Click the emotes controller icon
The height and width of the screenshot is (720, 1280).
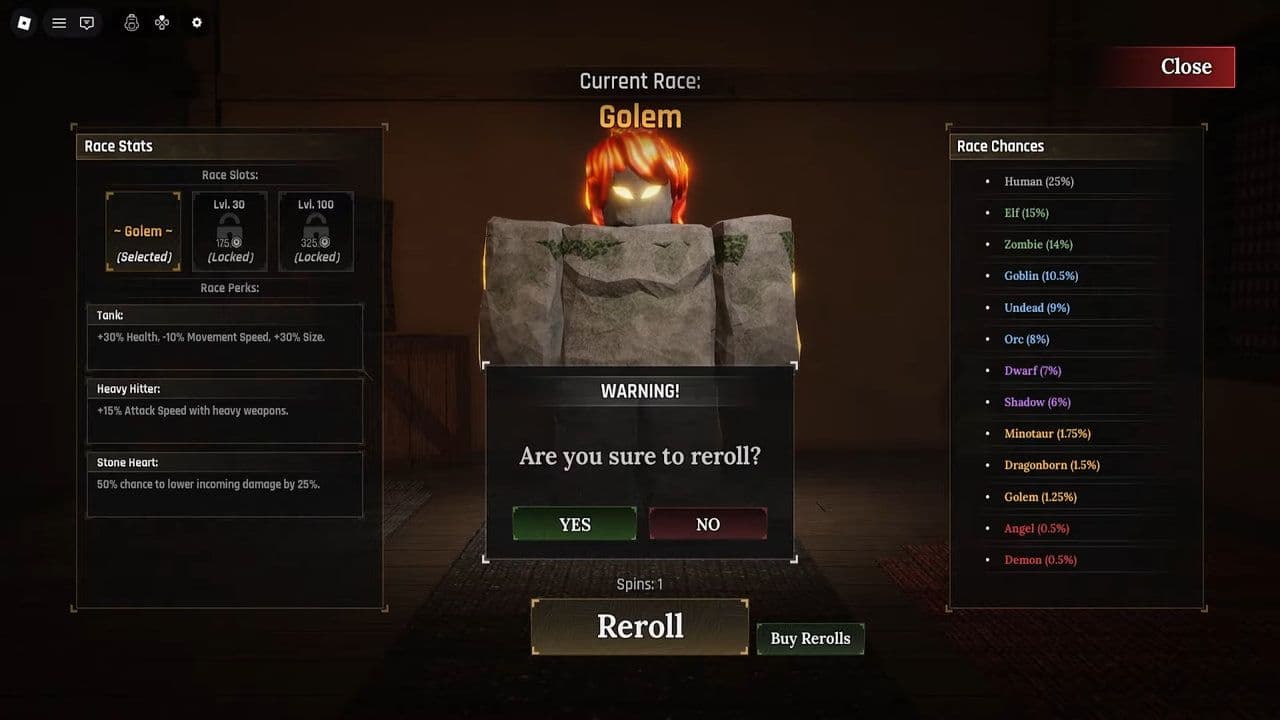(x=162, y=22)
